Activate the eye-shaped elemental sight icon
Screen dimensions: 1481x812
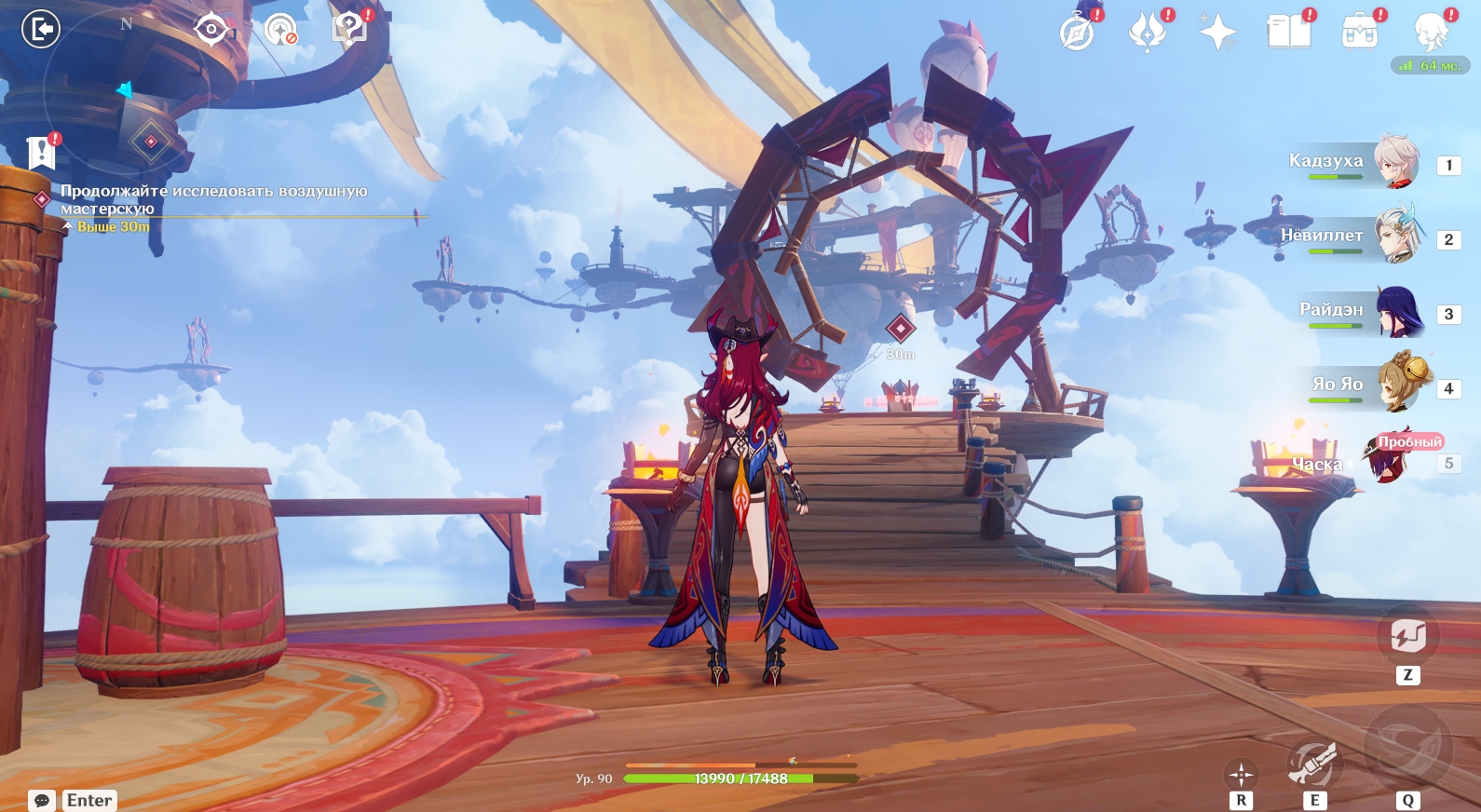(x=211, y=30)
